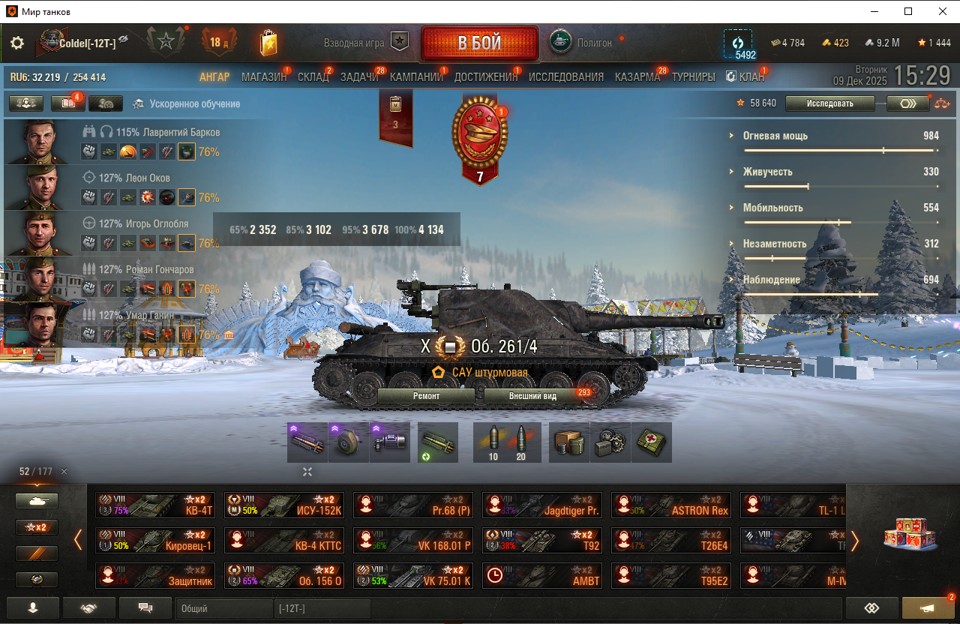Start battle with the В БОЙ button
This screenshot has width=960, height=624.
click(x=480, y=43)
